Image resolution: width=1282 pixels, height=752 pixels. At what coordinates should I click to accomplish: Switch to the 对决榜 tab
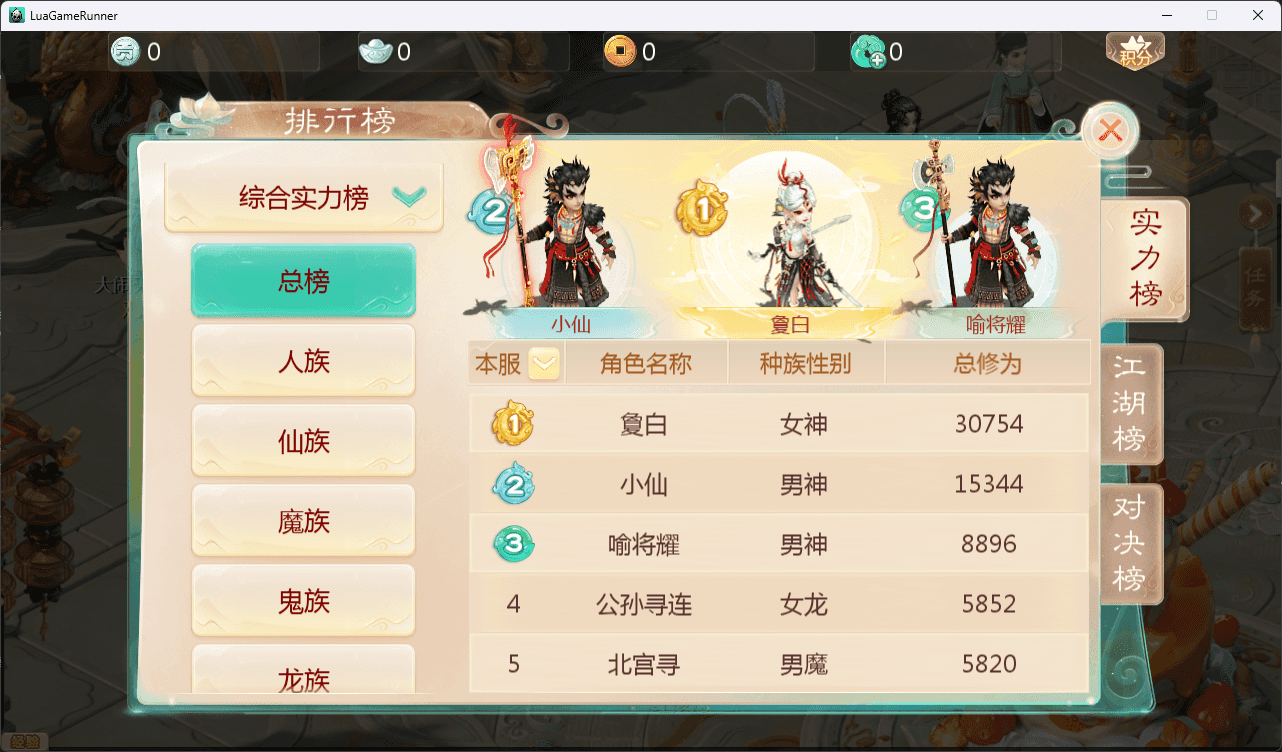1131,544
